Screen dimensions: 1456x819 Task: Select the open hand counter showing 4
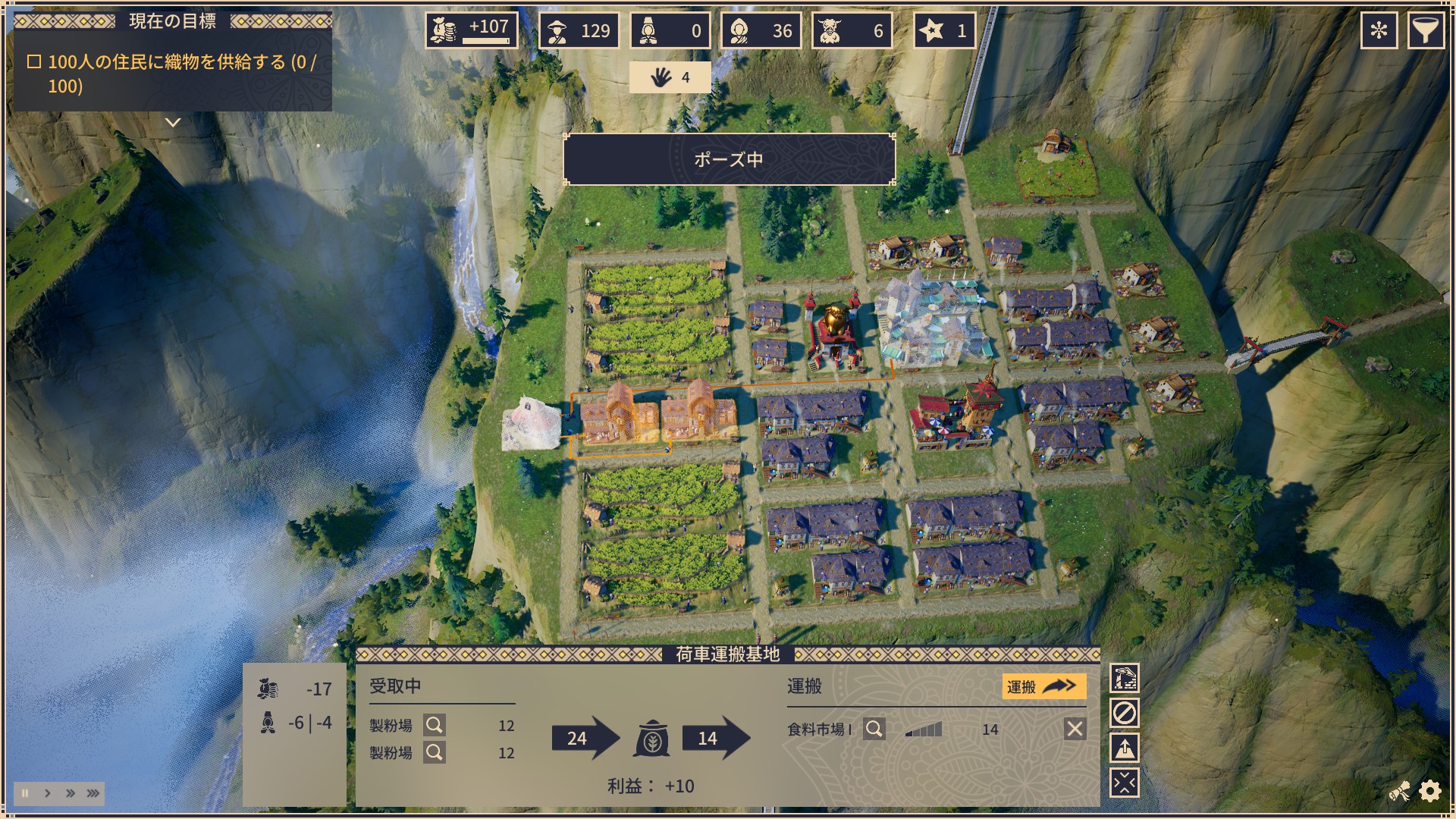tap(670, 77)
